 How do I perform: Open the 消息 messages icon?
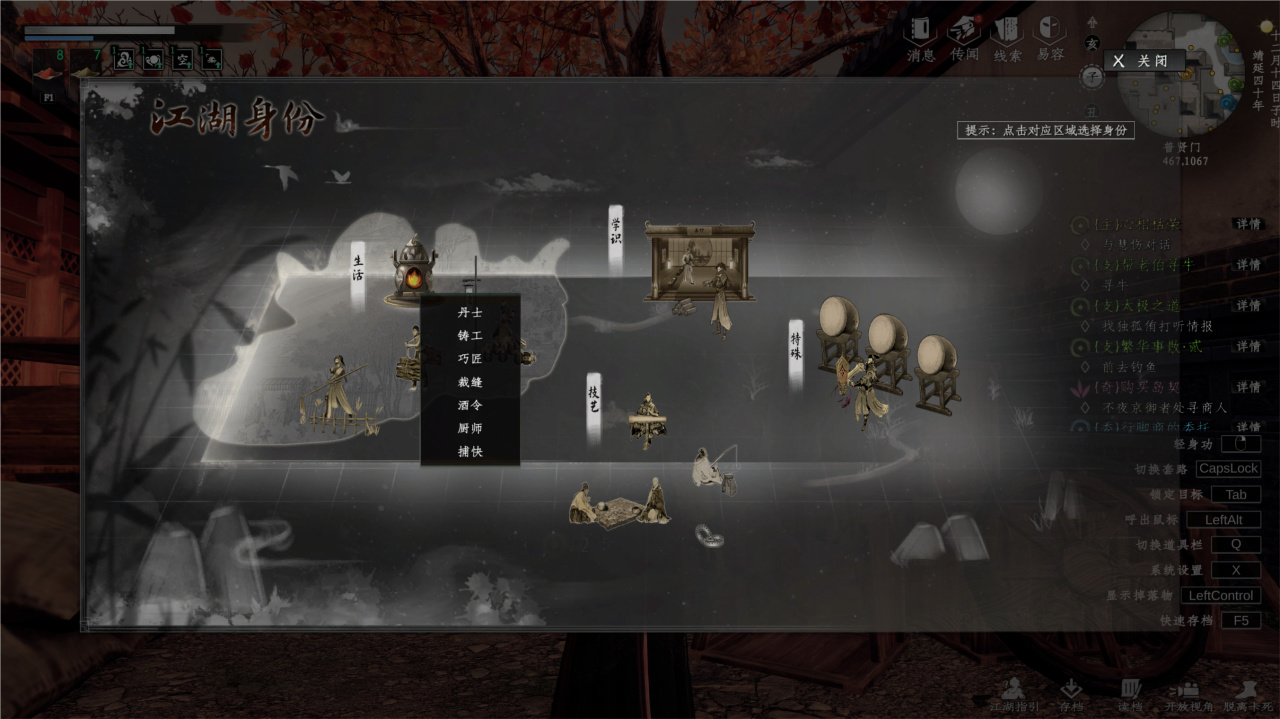pyautogui.click(x=920, y=36)
